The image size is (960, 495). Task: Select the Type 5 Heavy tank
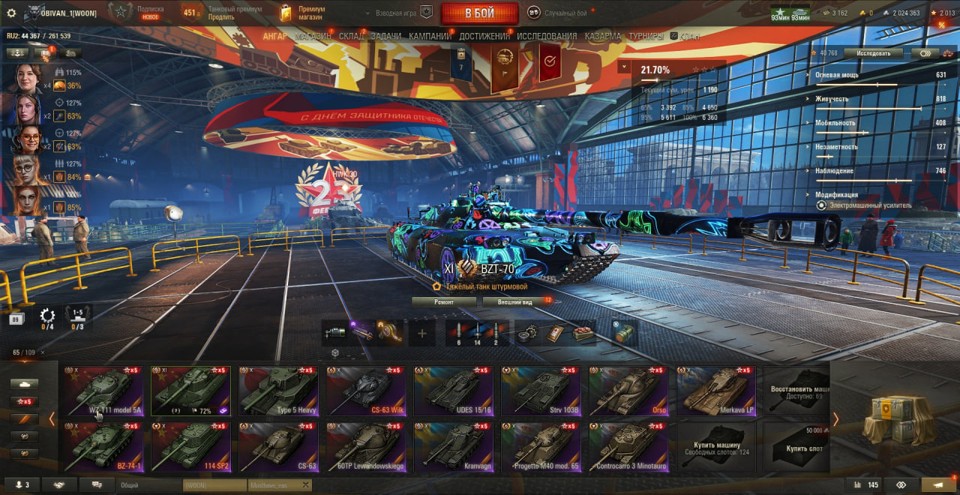coord(278,390)
